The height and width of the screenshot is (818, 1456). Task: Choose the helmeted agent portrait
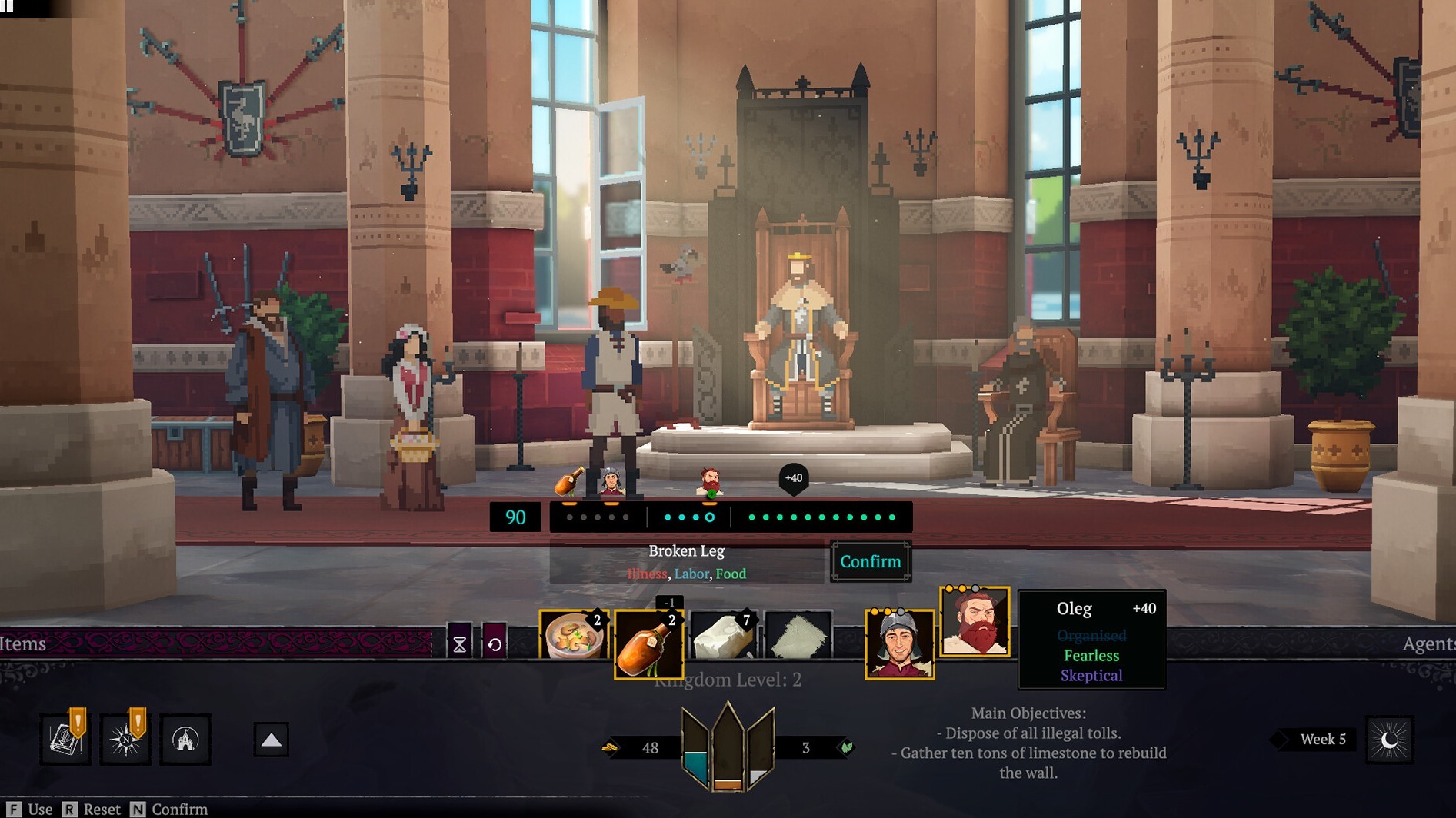899,644
